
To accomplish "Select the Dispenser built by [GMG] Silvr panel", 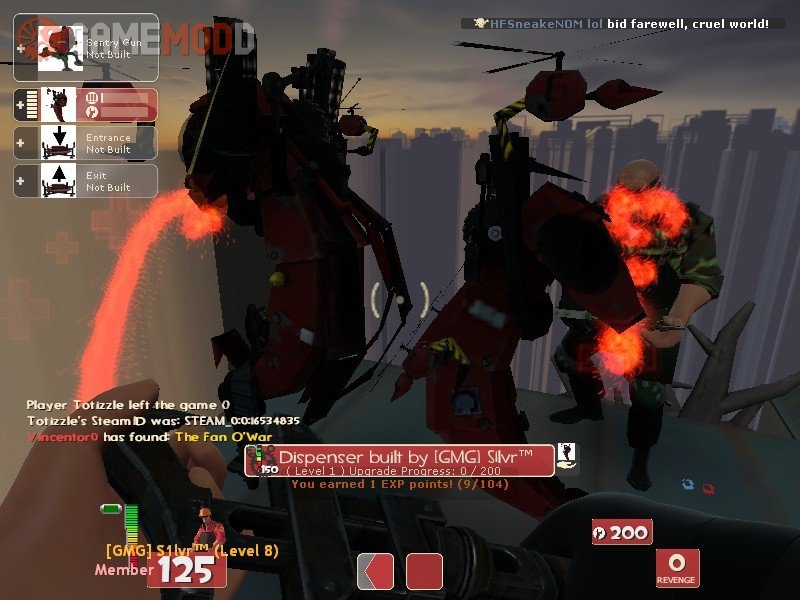I will coord(400,459).
